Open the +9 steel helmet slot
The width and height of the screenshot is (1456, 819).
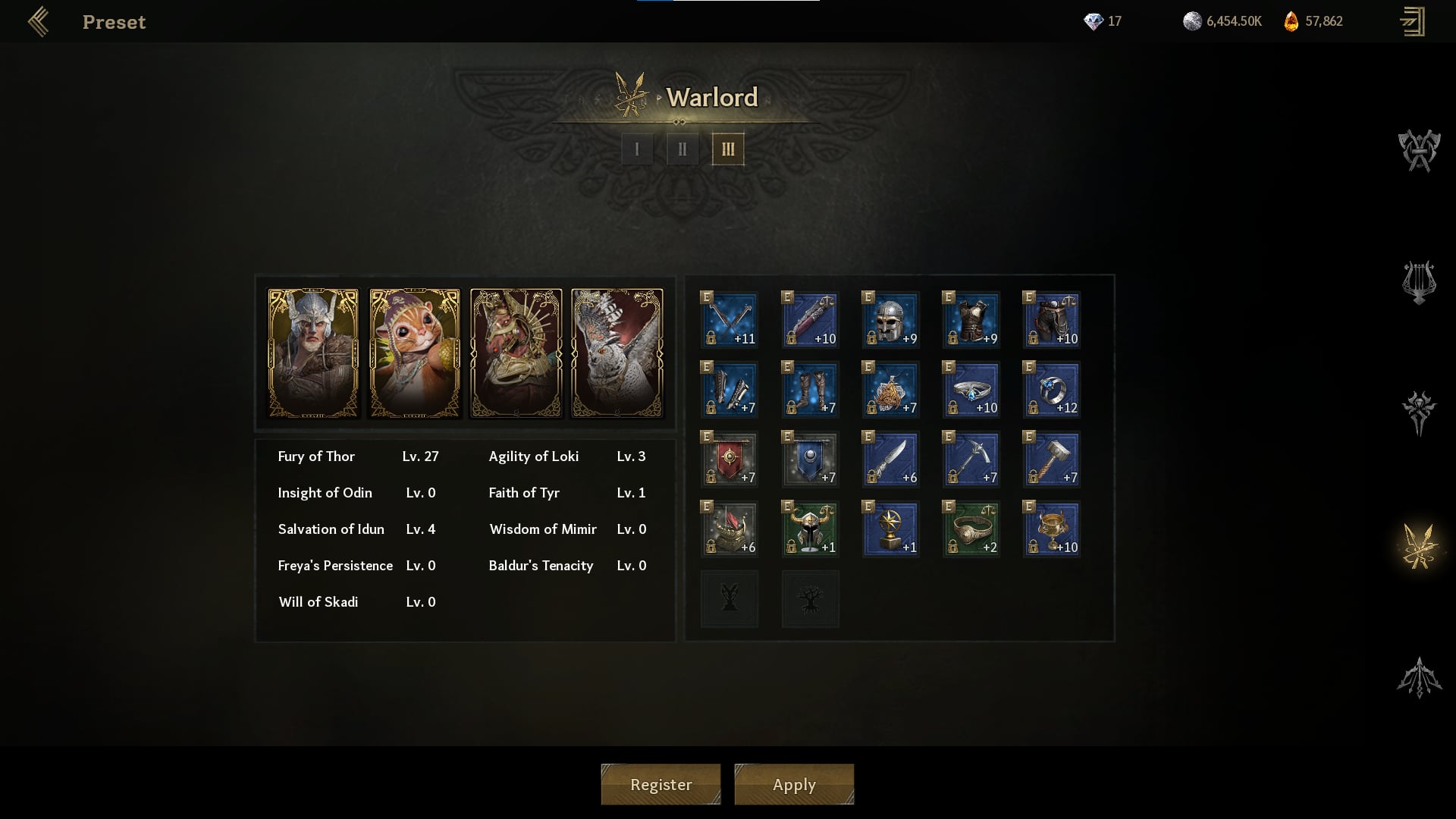click(x=890, y=320)
